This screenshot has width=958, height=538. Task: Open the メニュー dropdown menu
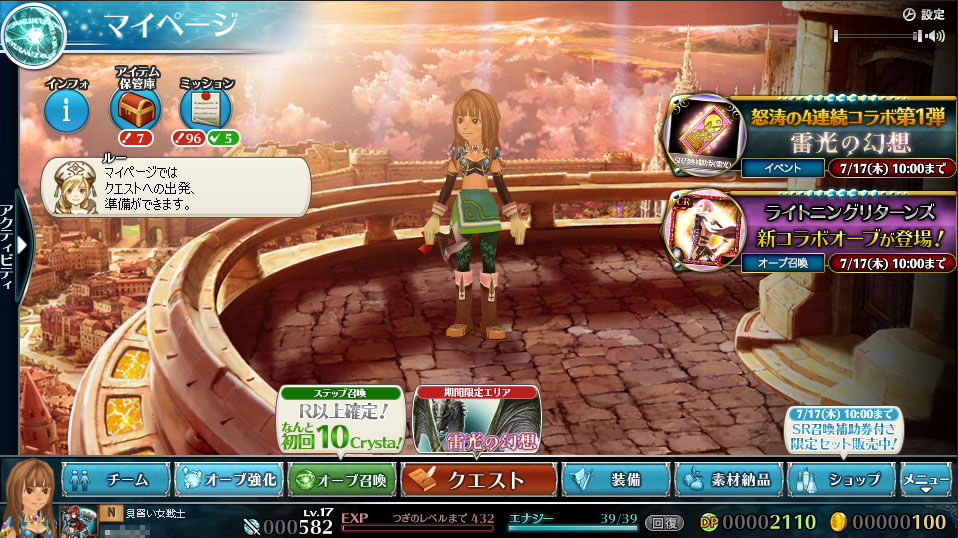coord(925,480)
